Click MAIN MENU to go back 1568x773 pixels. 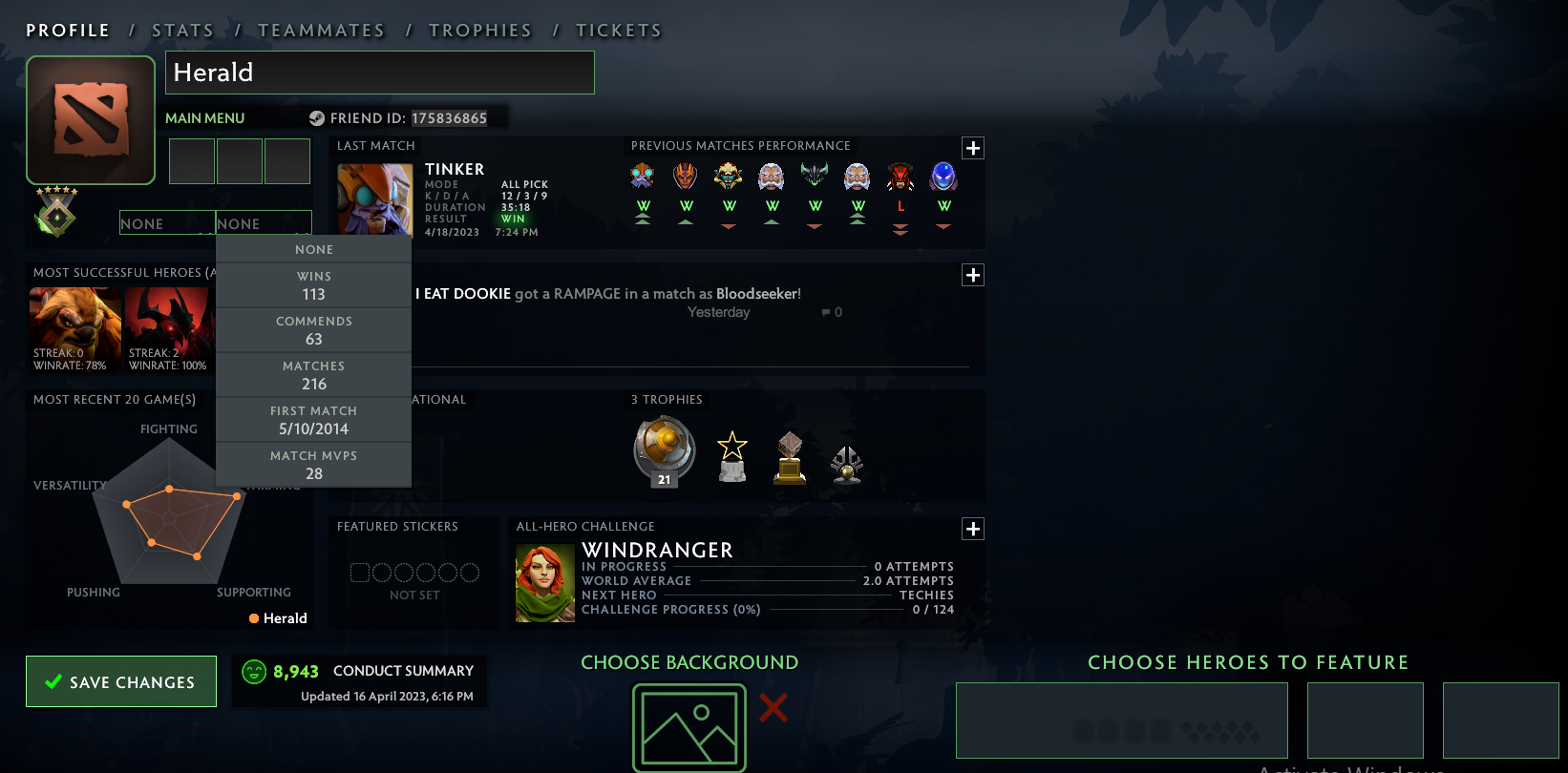click(x=203, y=117)
